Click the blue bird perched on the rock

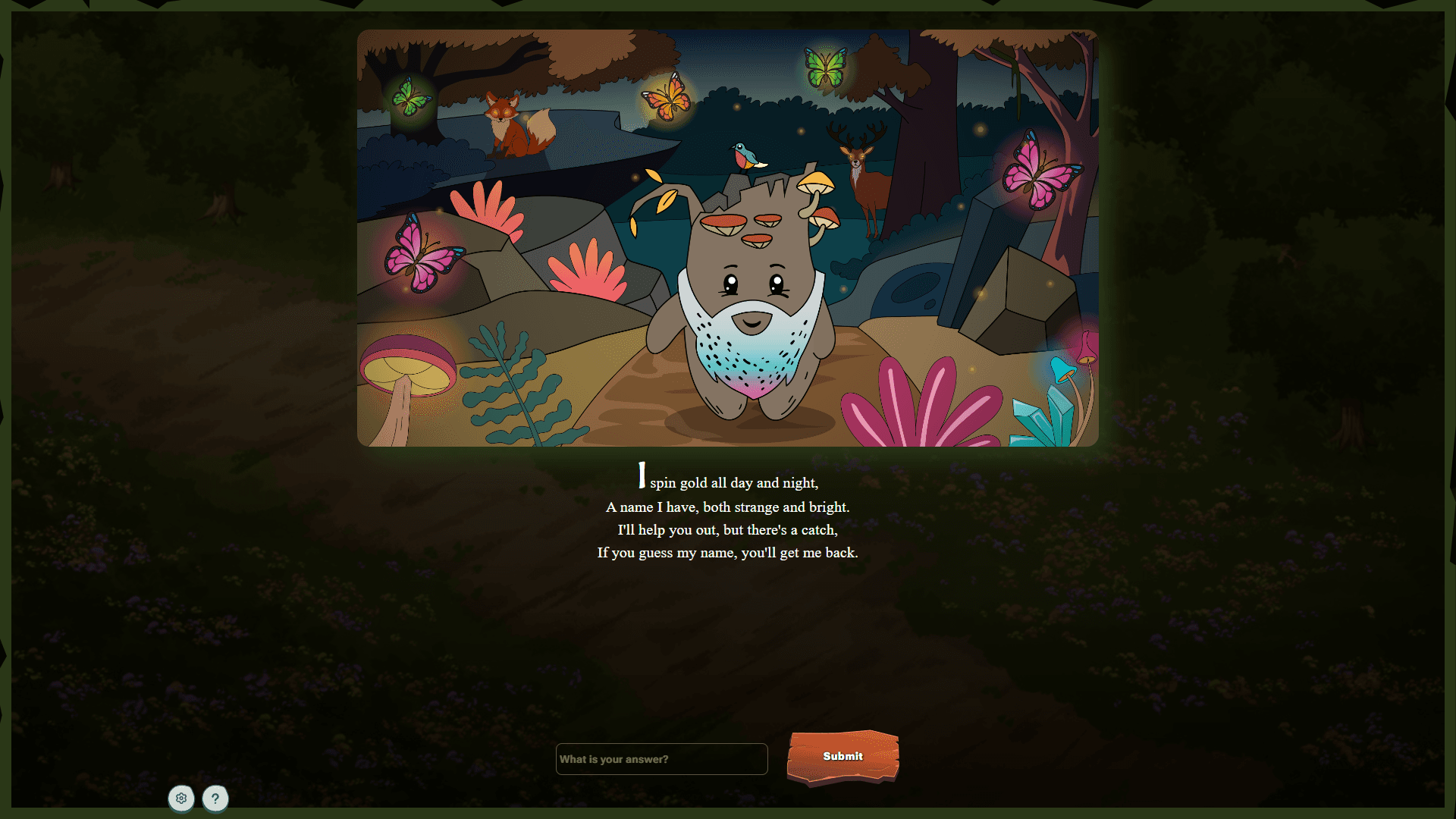(x=747, y=155)
